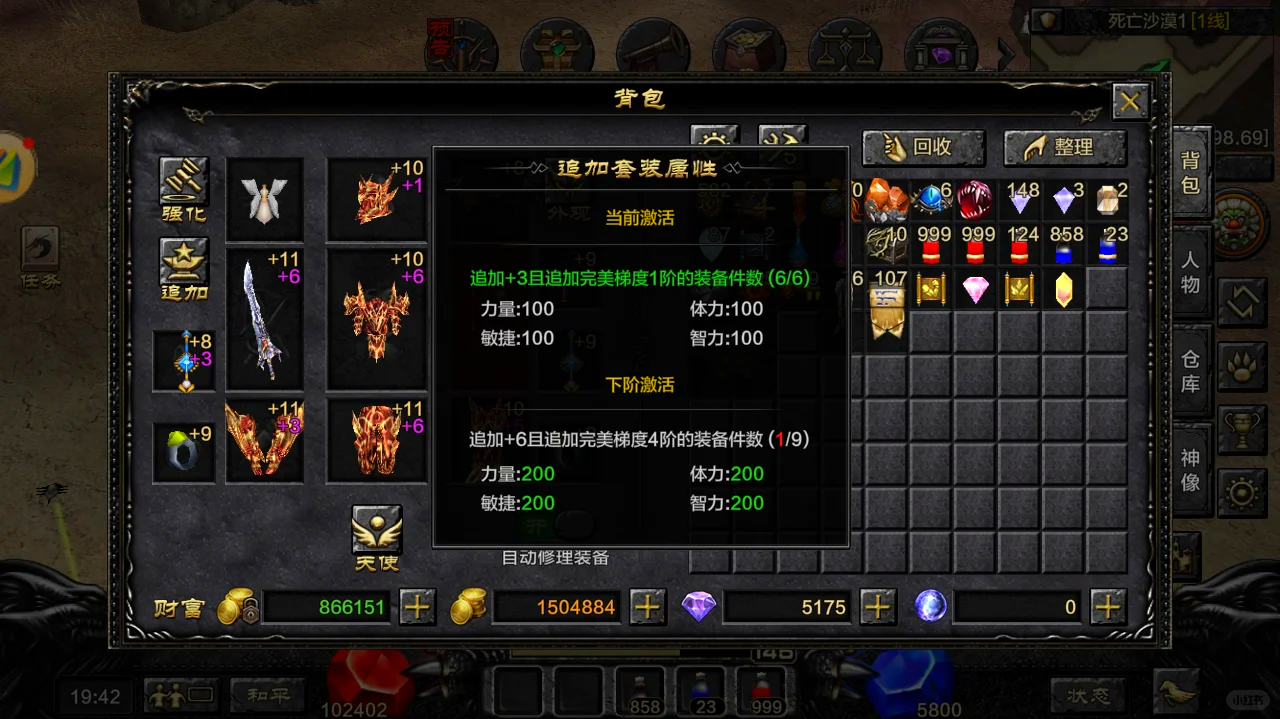Open the 回收 recycle function
The image size is (1280, 719).
[923, 148]
